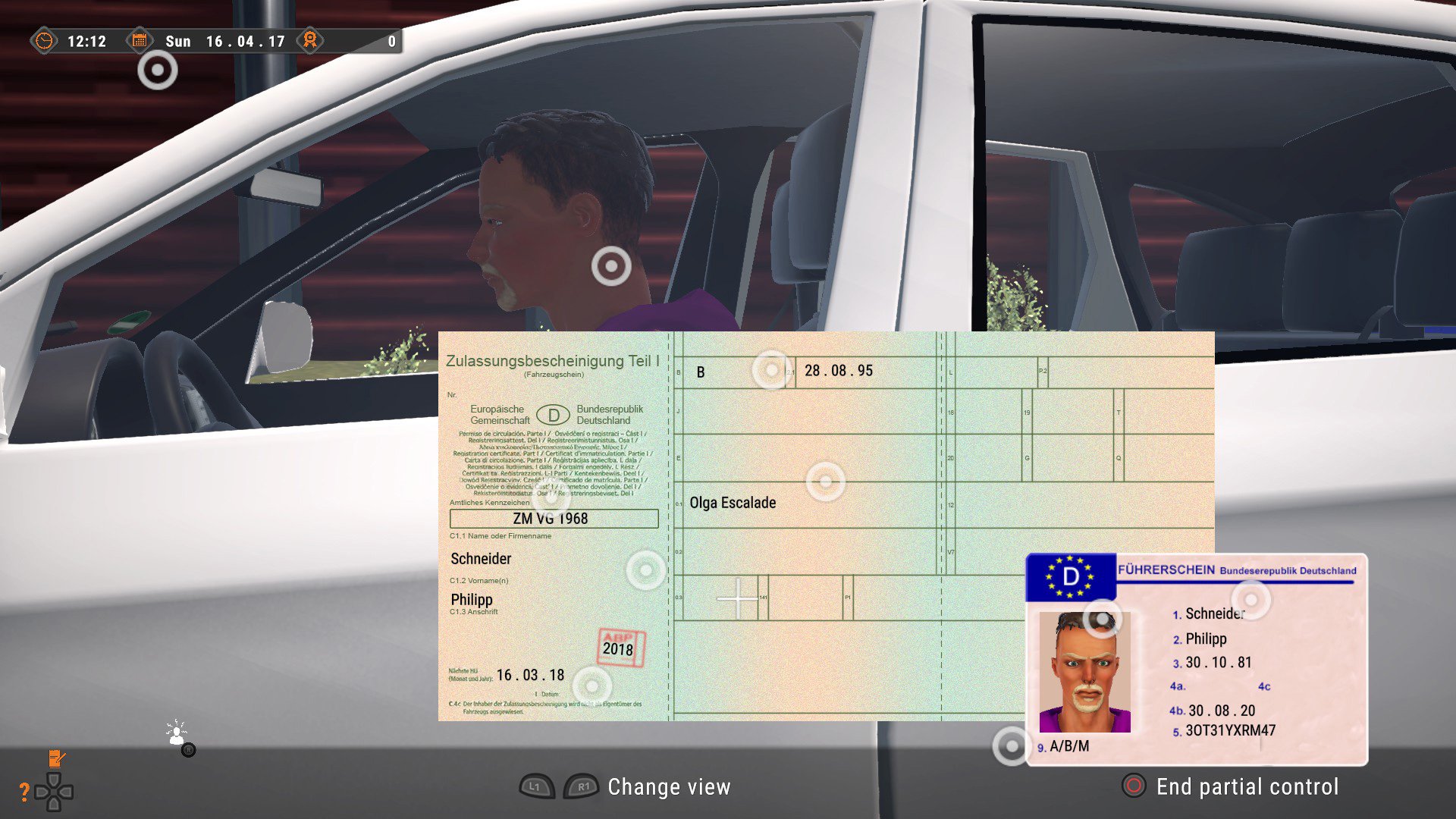Inspect the marker on the driver's face
The height and width of the screenshot is (819, 1456).
pos(610,266)
